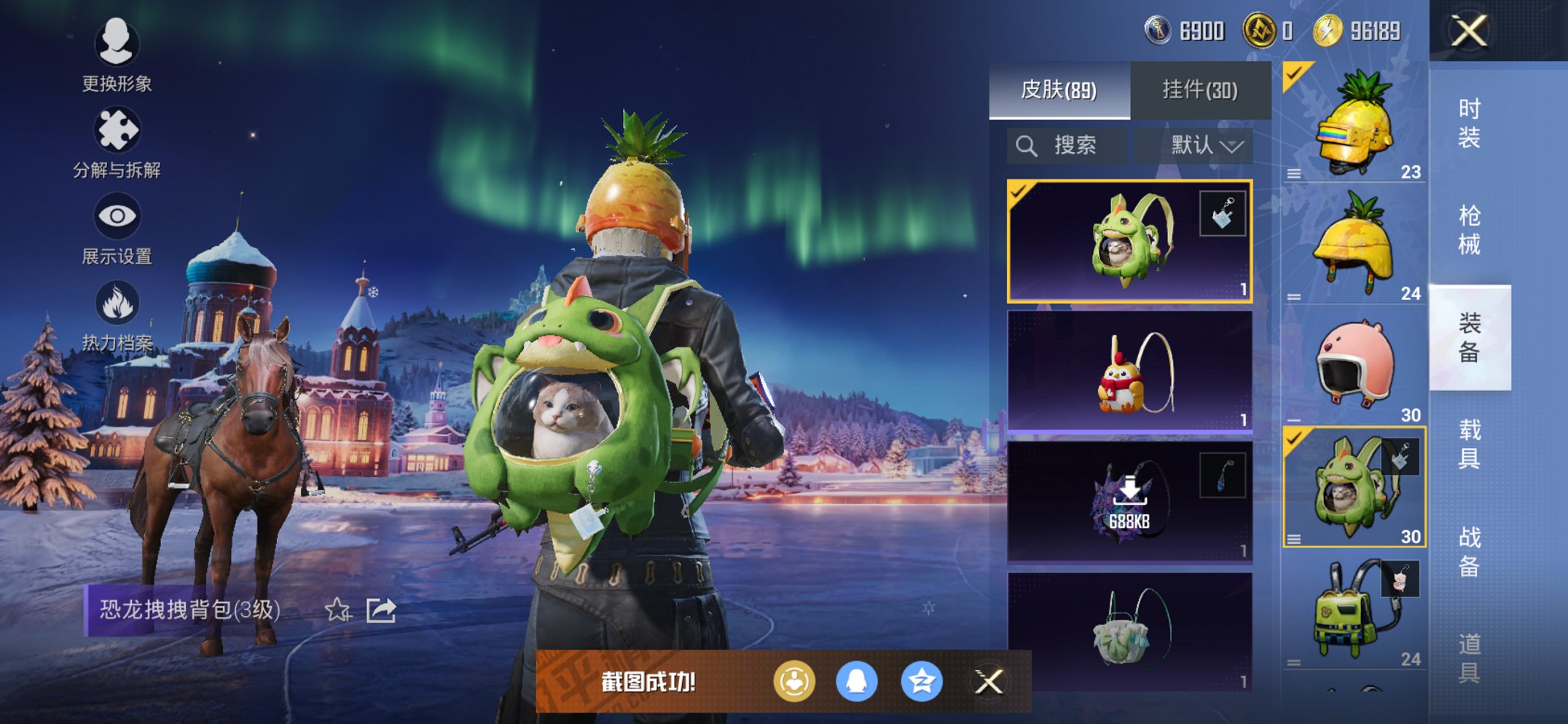Favorite the backpack with the star icon

pyautogui.click(x=337, y=610)
